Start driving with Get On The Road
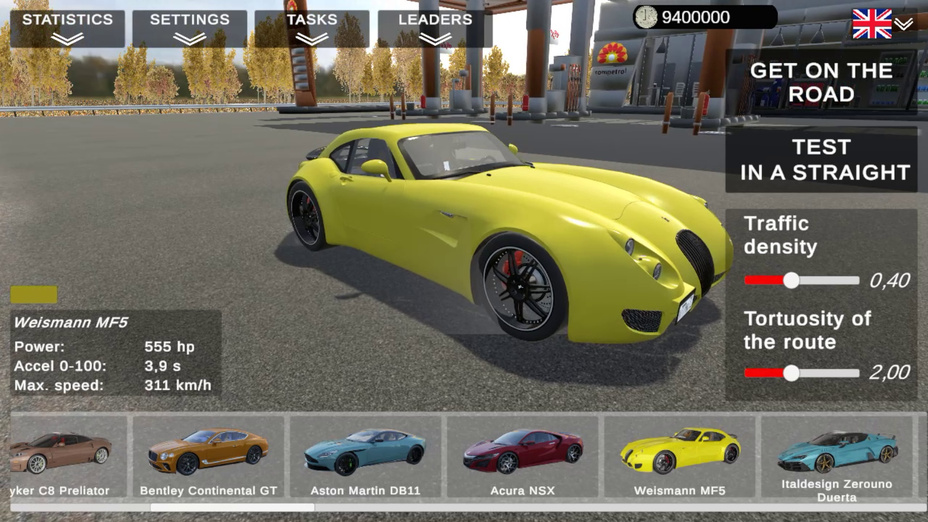 [x=820, y=82]
